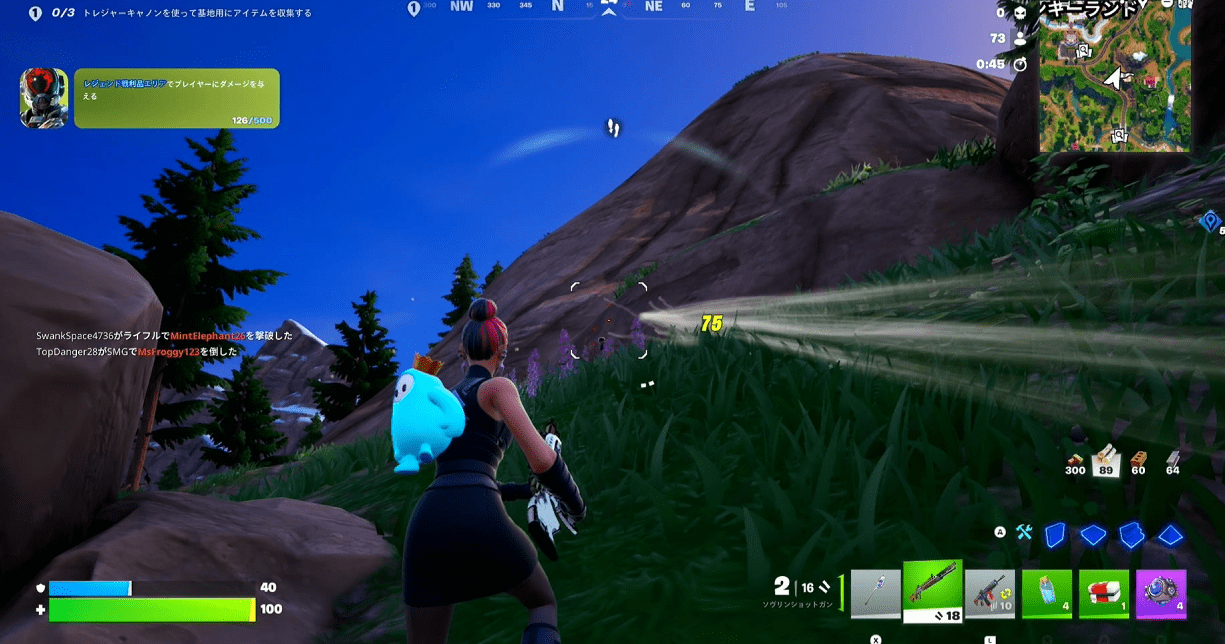Select the wood building material

(1105, 460)
